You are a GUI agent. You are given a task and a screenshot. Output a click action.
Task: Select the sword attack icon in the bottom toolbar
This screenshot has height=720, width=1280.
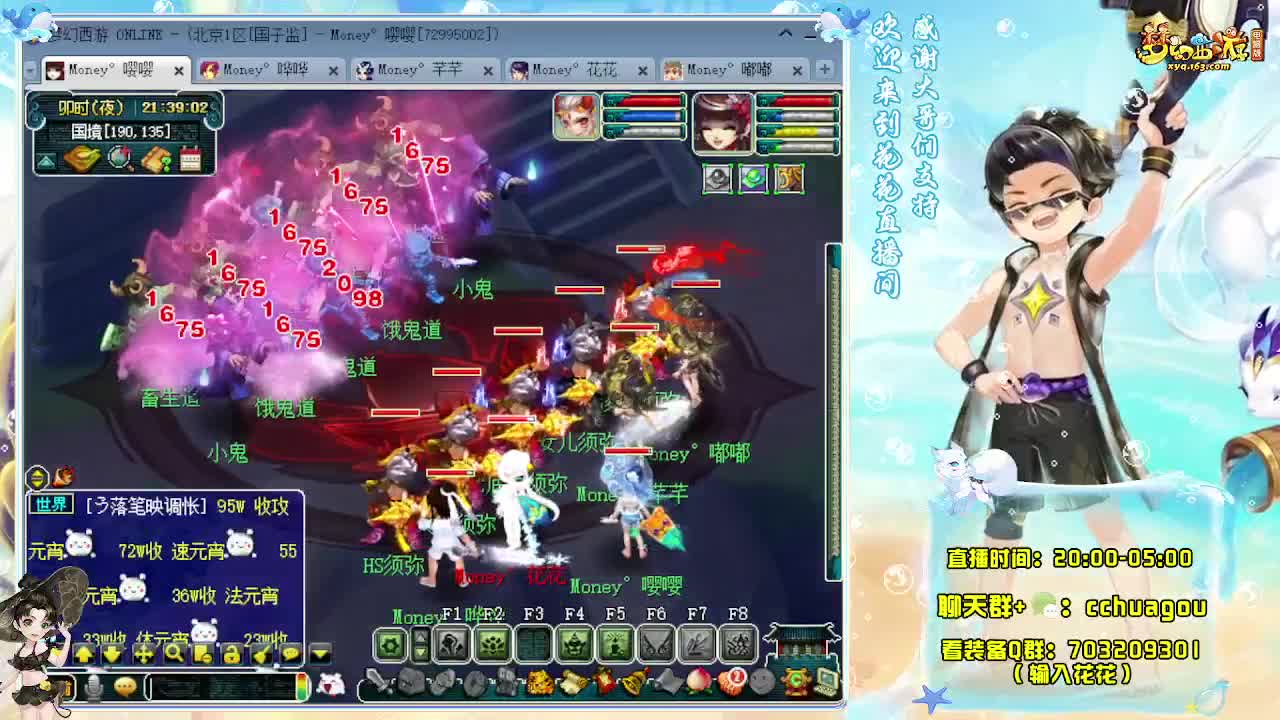(378, 682)
